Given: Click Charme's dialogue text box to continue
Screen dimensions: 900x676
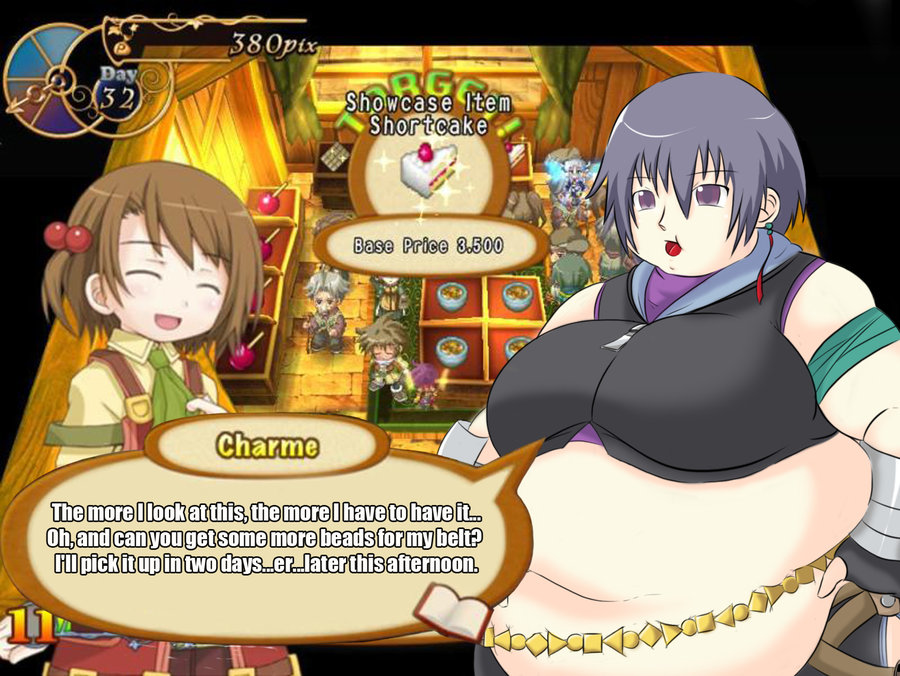Looking at the screenshot, I should click(x=265, y=537).
